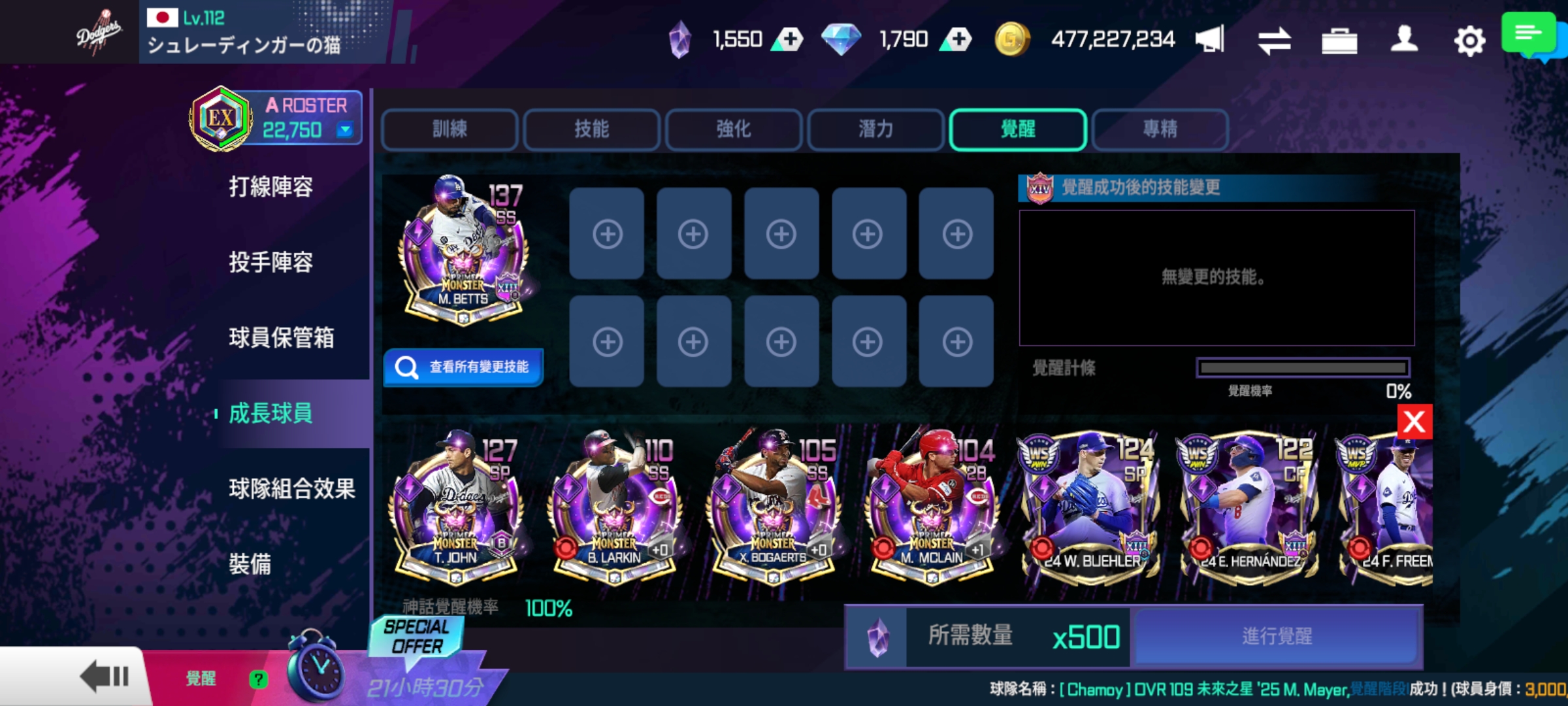
Task: Start awakening with 進行覺醒 button
Action: pyautogui.click(x=1277, y=637)
